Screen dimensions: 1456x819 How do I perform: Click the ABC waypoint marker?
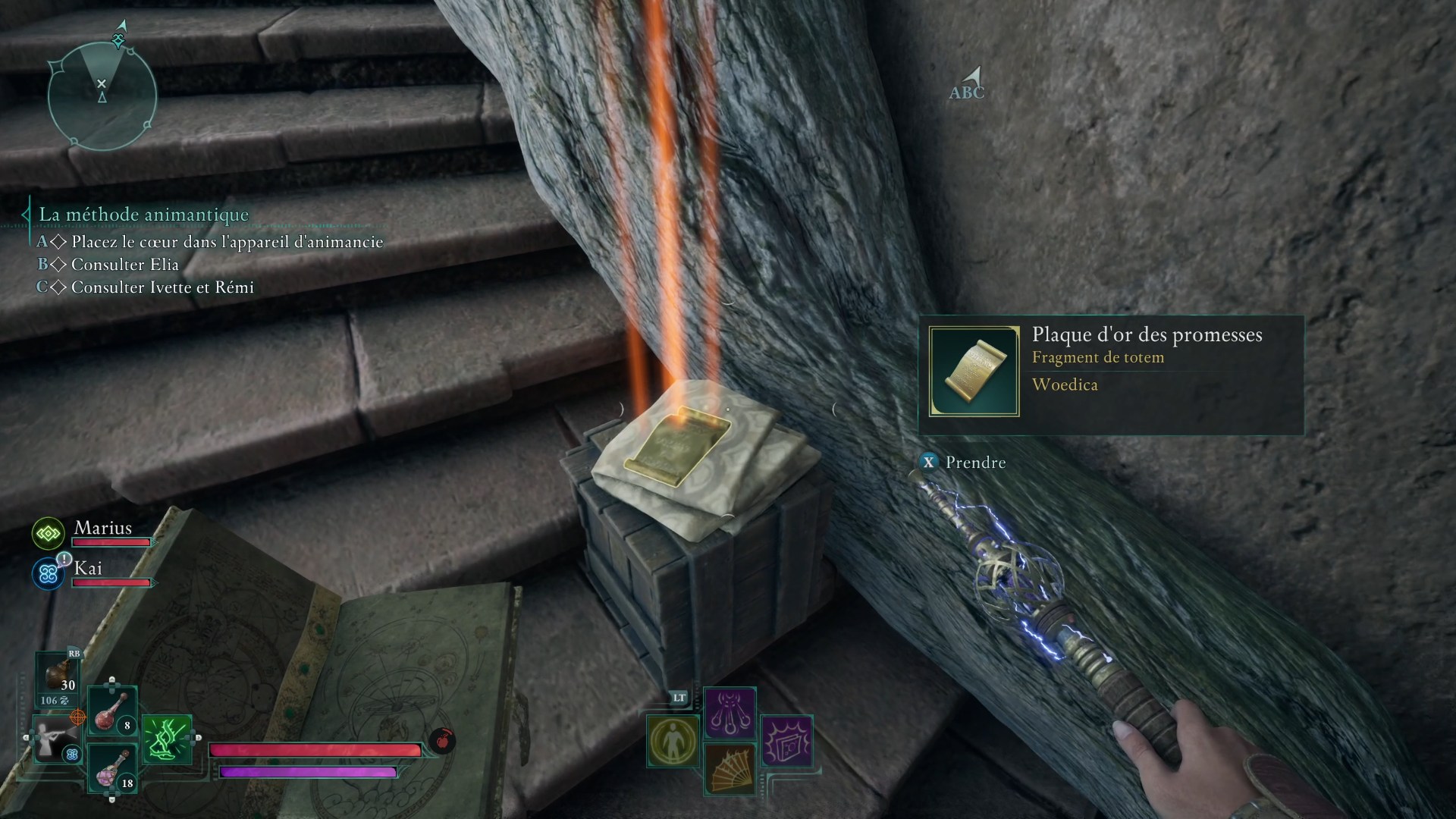pyautogui.click(x=968, y=84)
